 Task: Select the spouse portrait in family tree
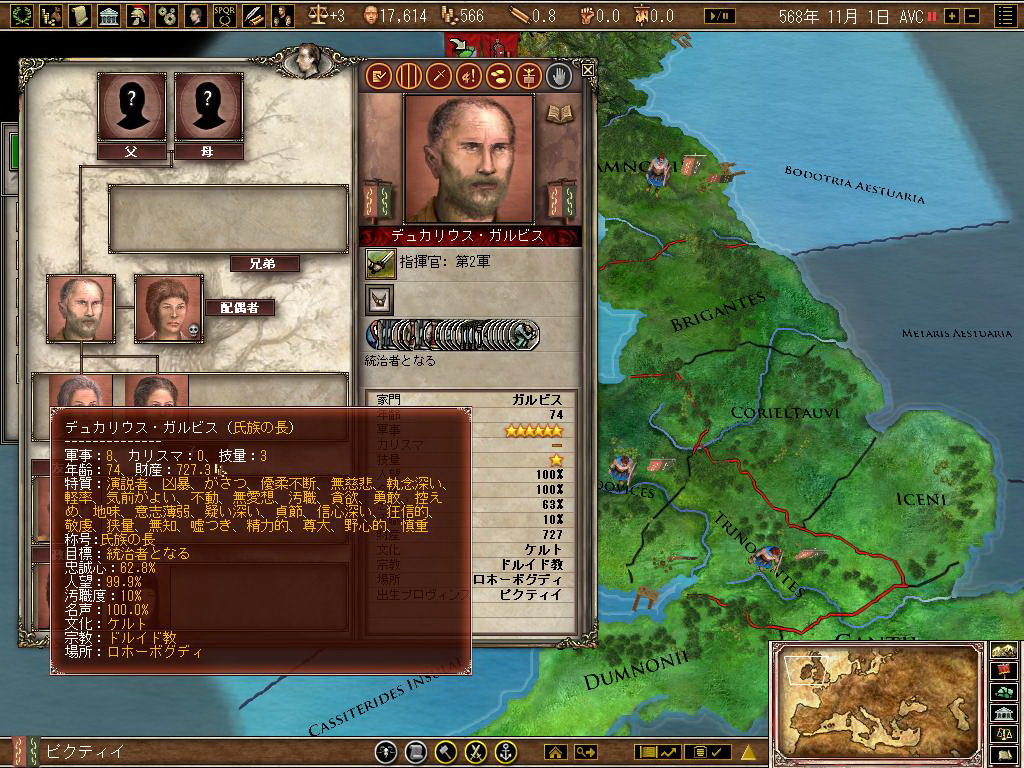tap(168, 309)
